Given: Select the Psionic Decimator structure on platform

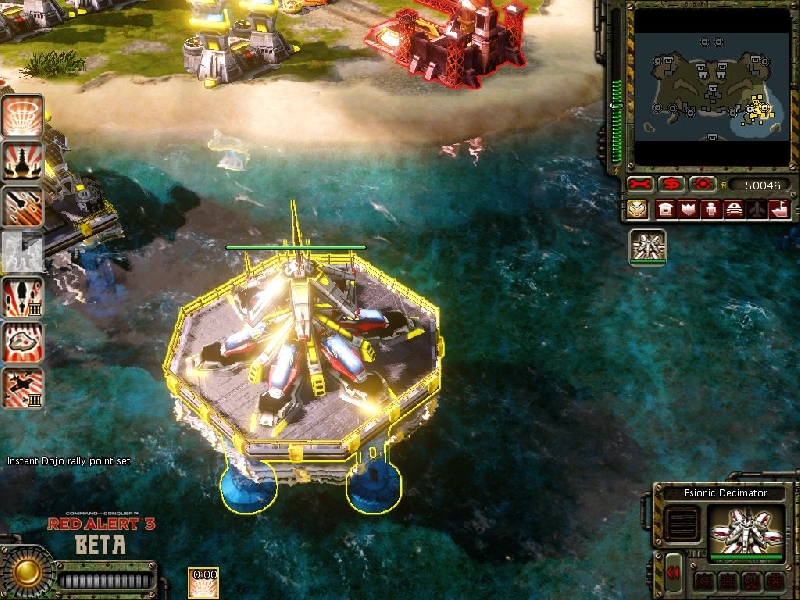Looking at the screenshot, I should tap(306, 350).
